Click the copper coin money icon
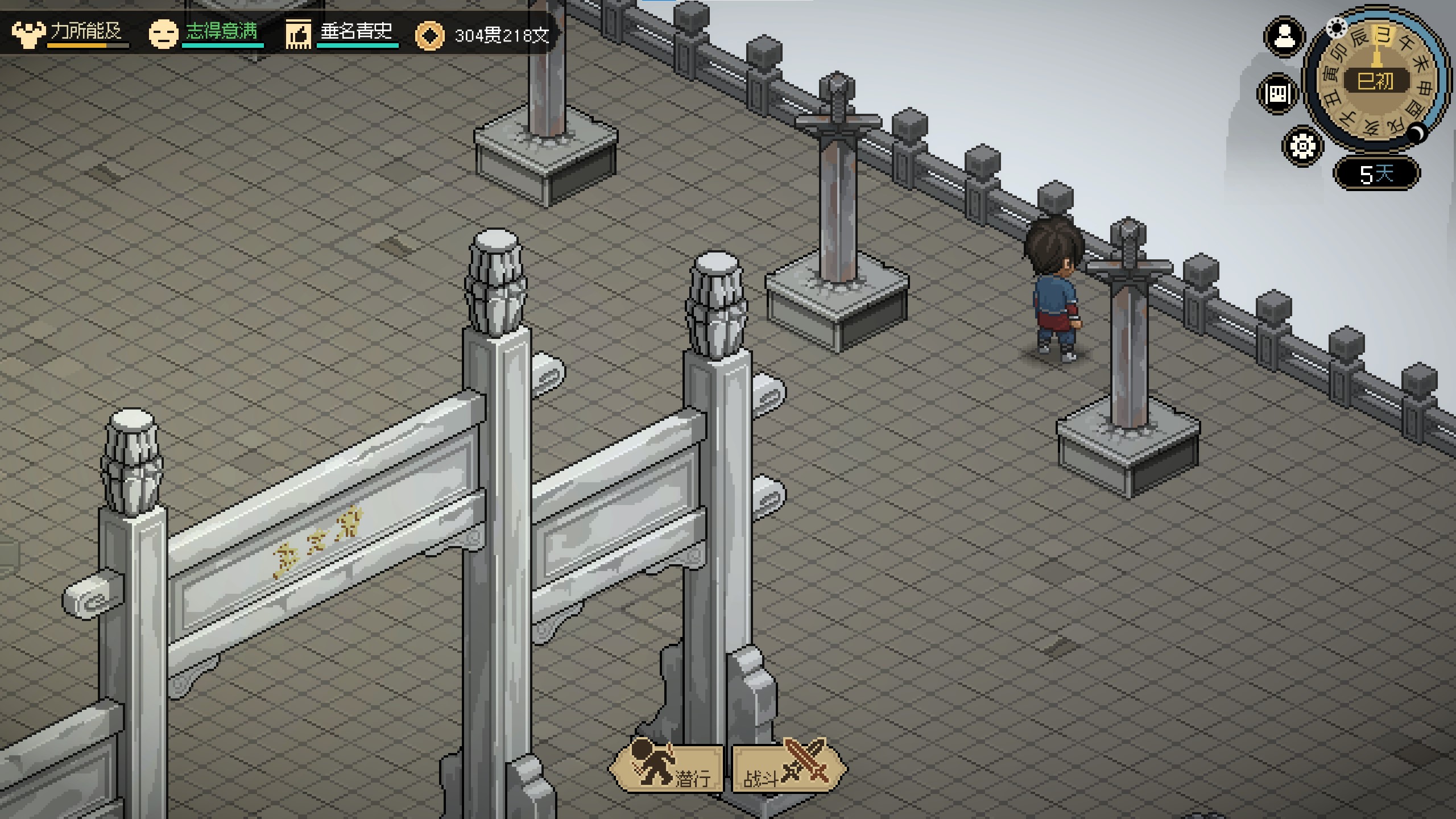 (x=429, y=36)
